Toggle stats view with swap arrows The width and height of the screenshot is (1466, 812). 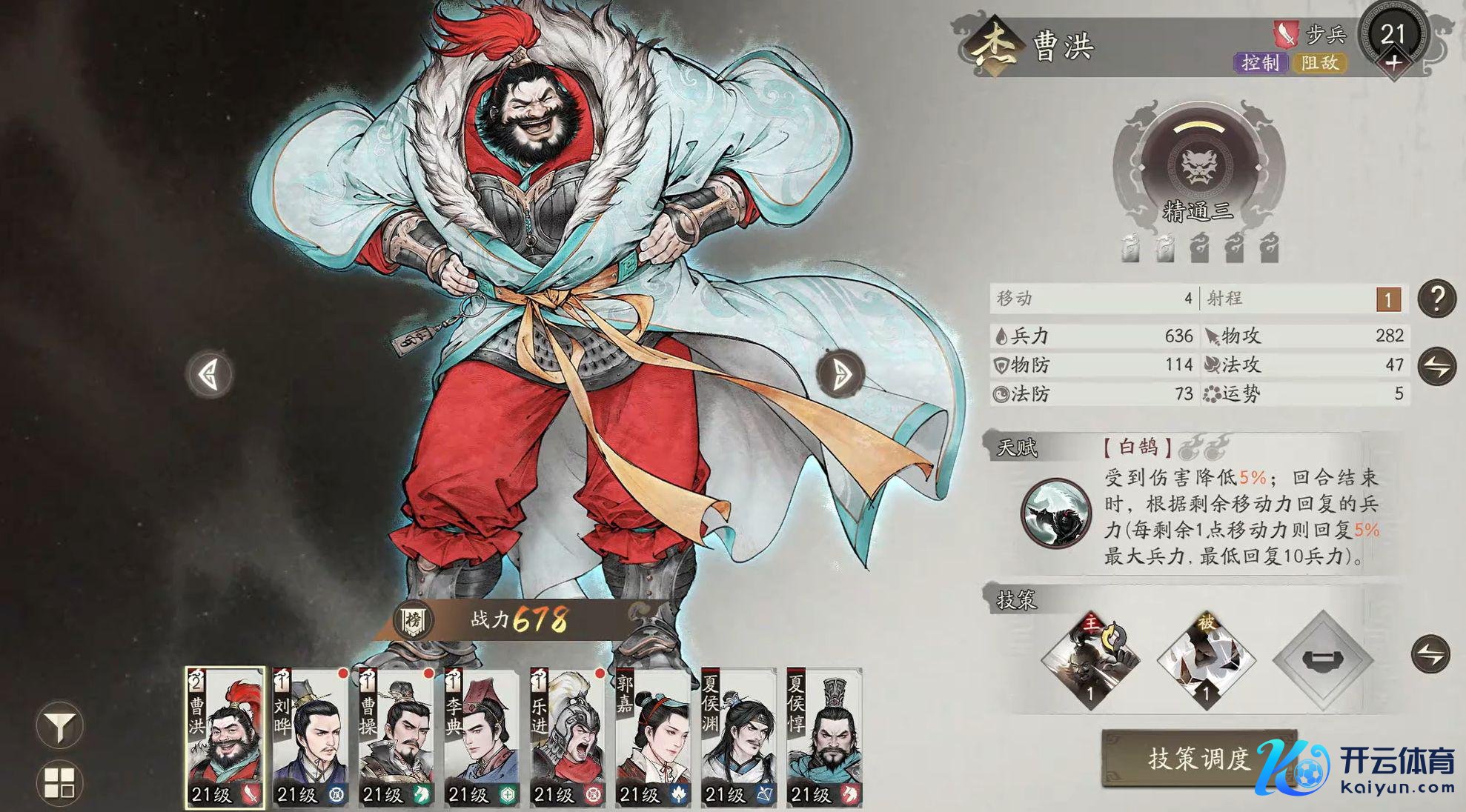[x=1436, y=366]
